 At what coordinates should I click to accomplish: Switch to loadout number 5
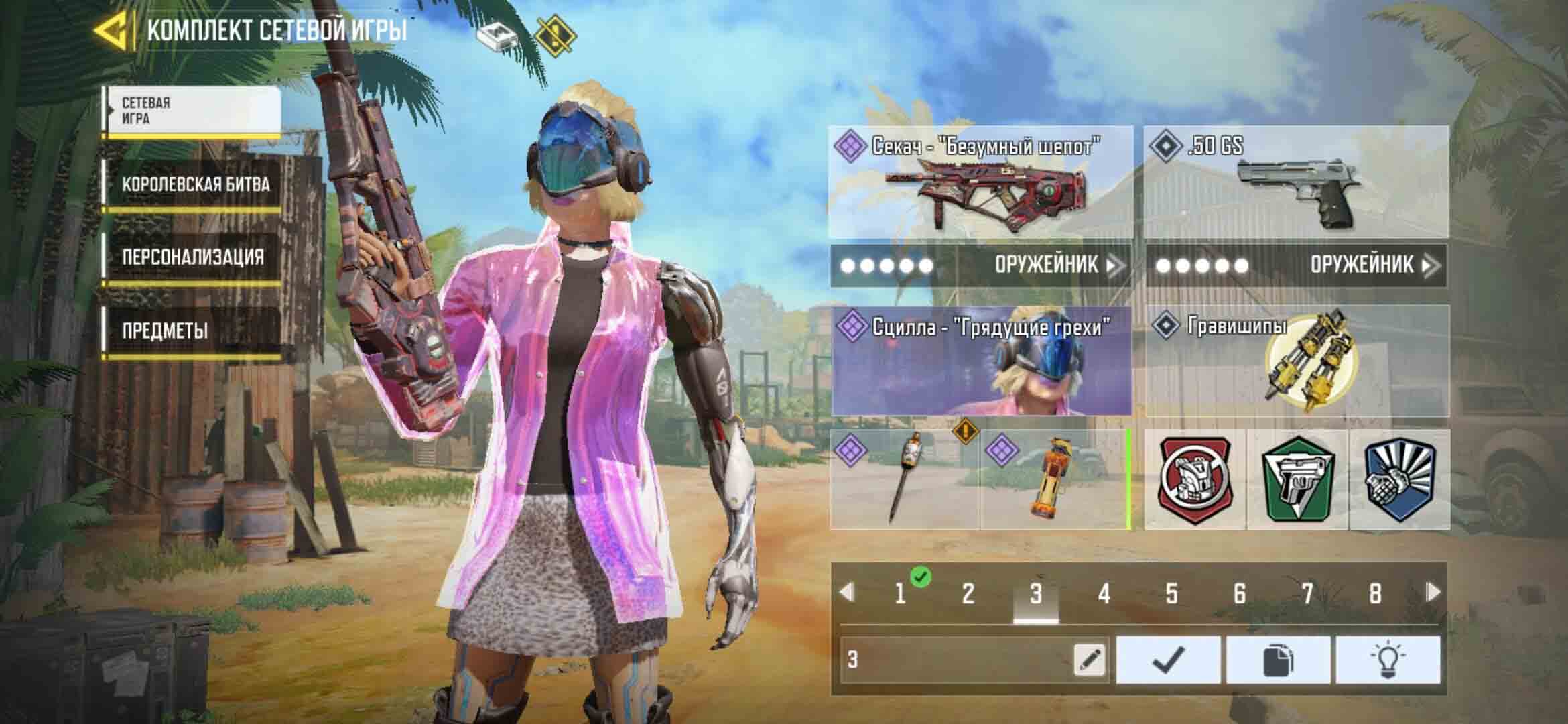coord(1171,593)
